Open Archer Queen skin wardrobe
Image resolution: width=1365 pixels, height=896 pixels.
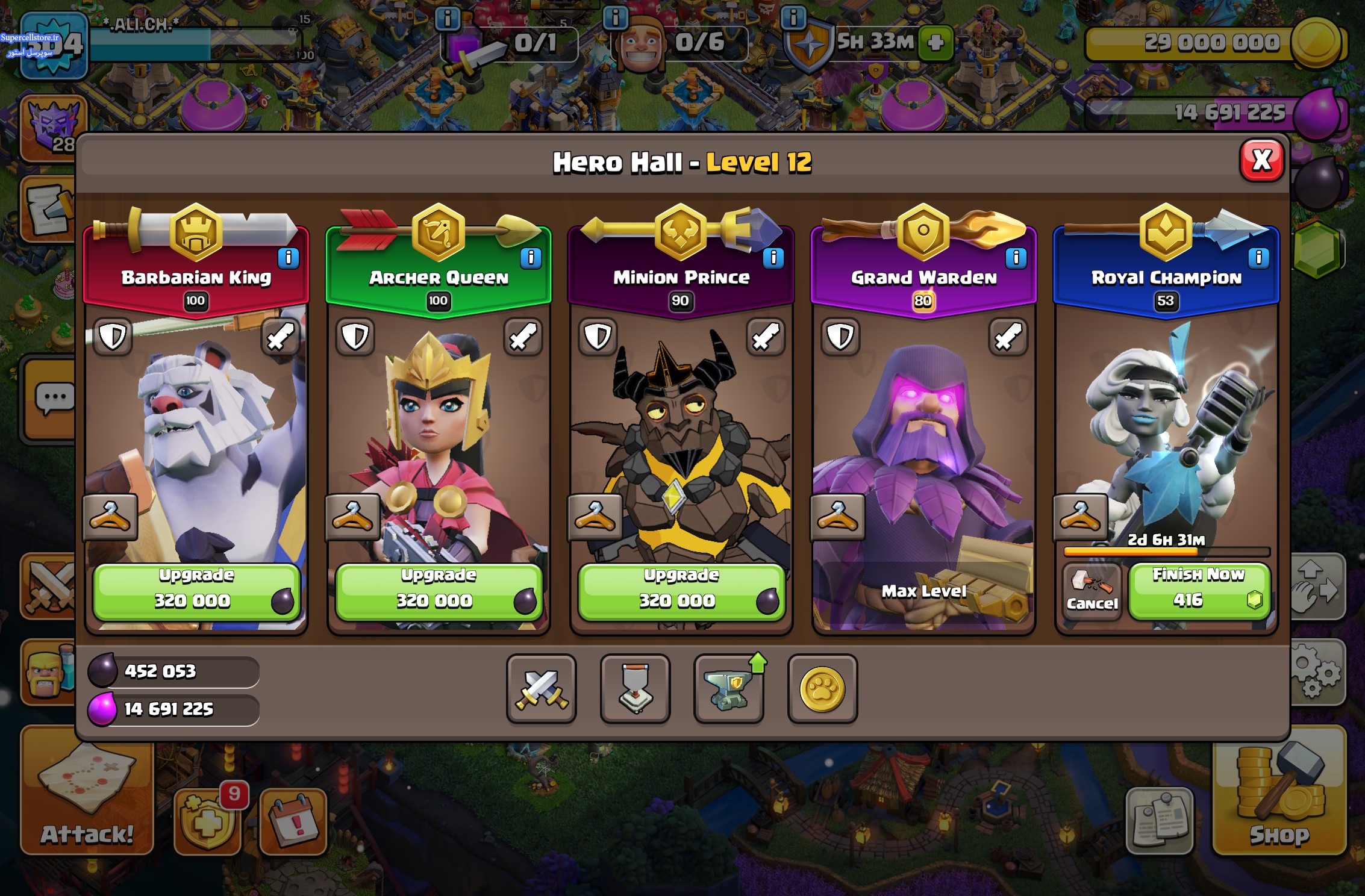coord(352,517)
